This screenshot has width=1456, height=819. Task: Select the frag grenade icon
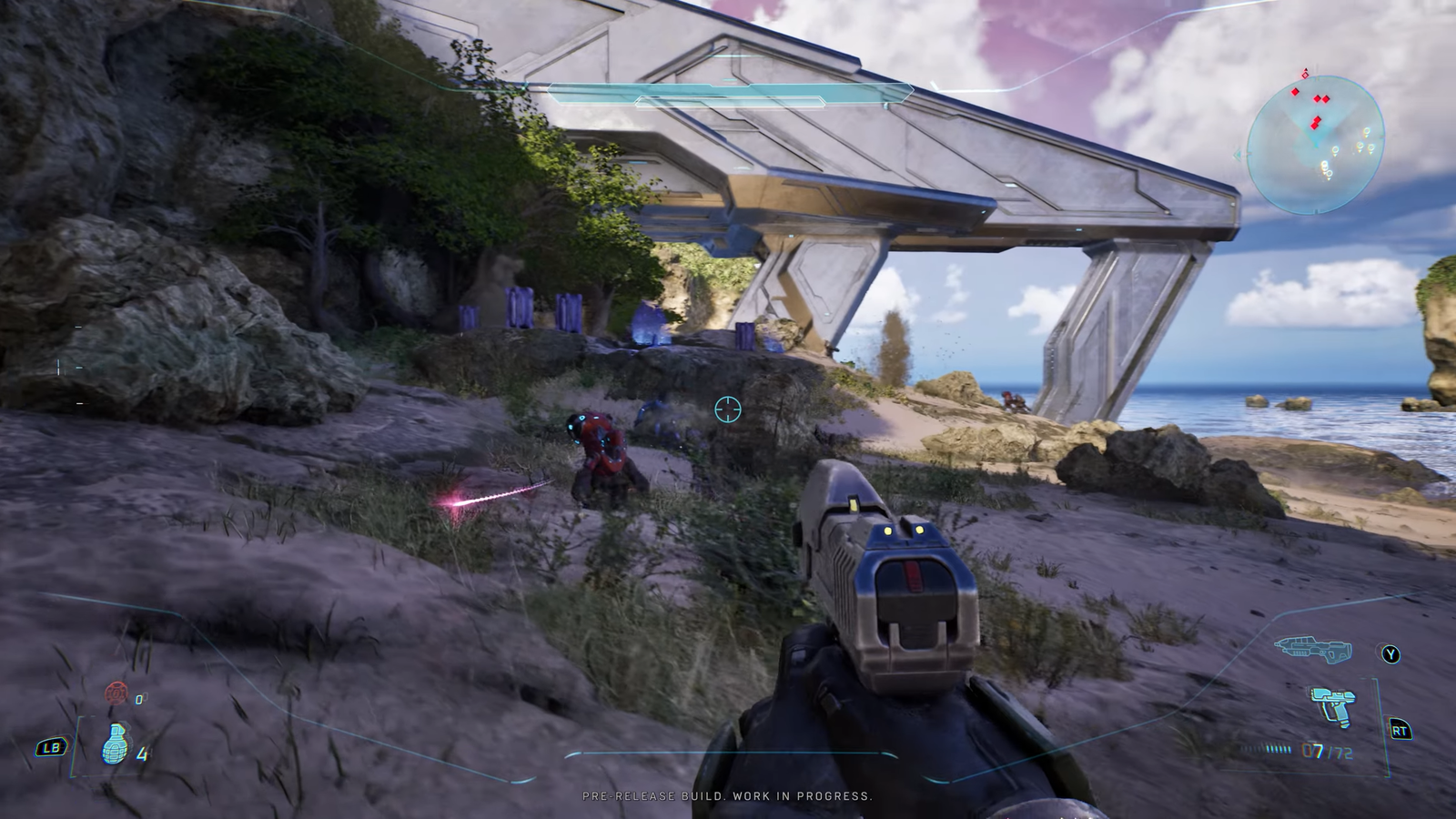[114, 745]
